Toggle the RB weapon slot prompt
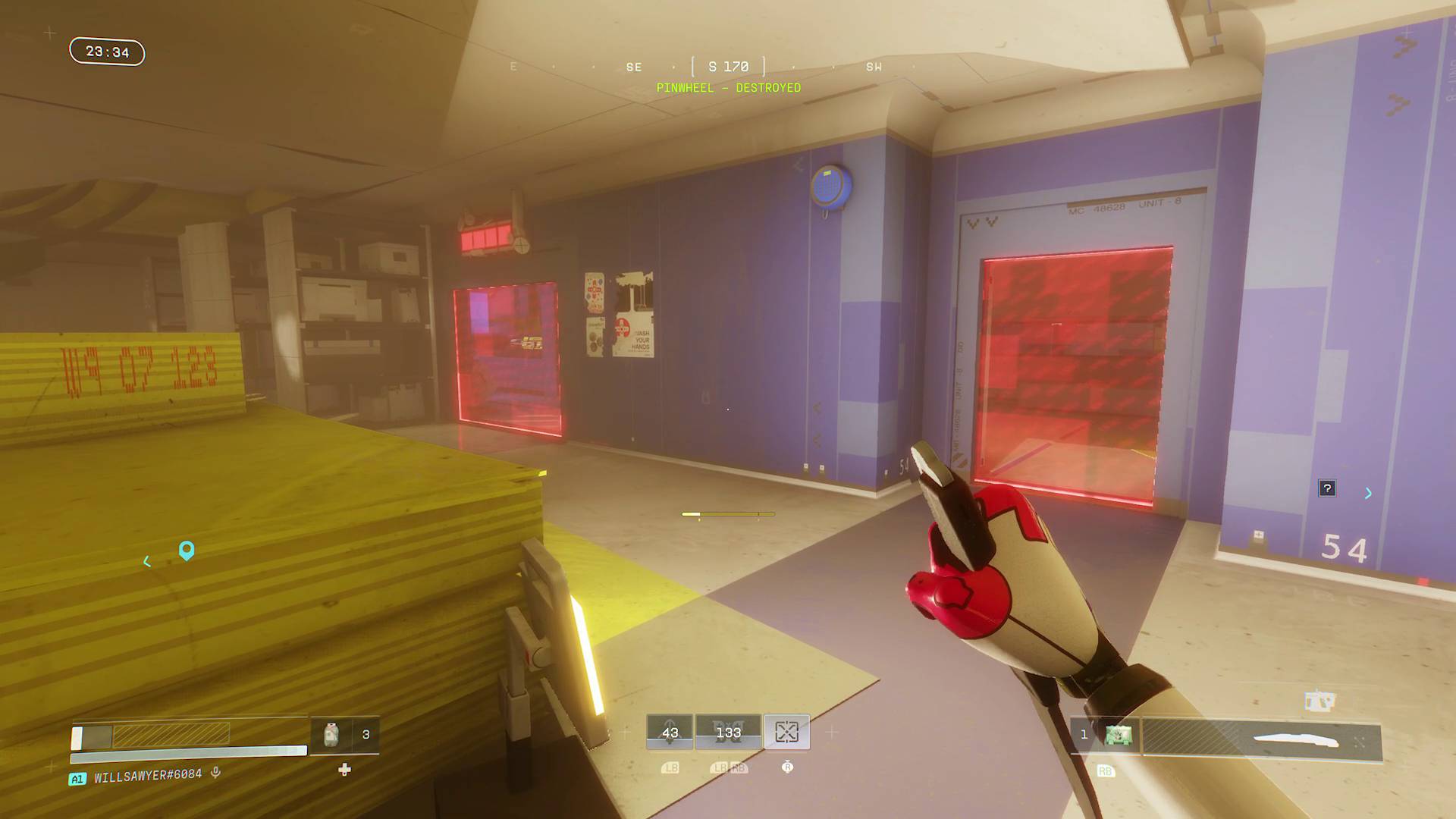 click(x=1105, y=771)
